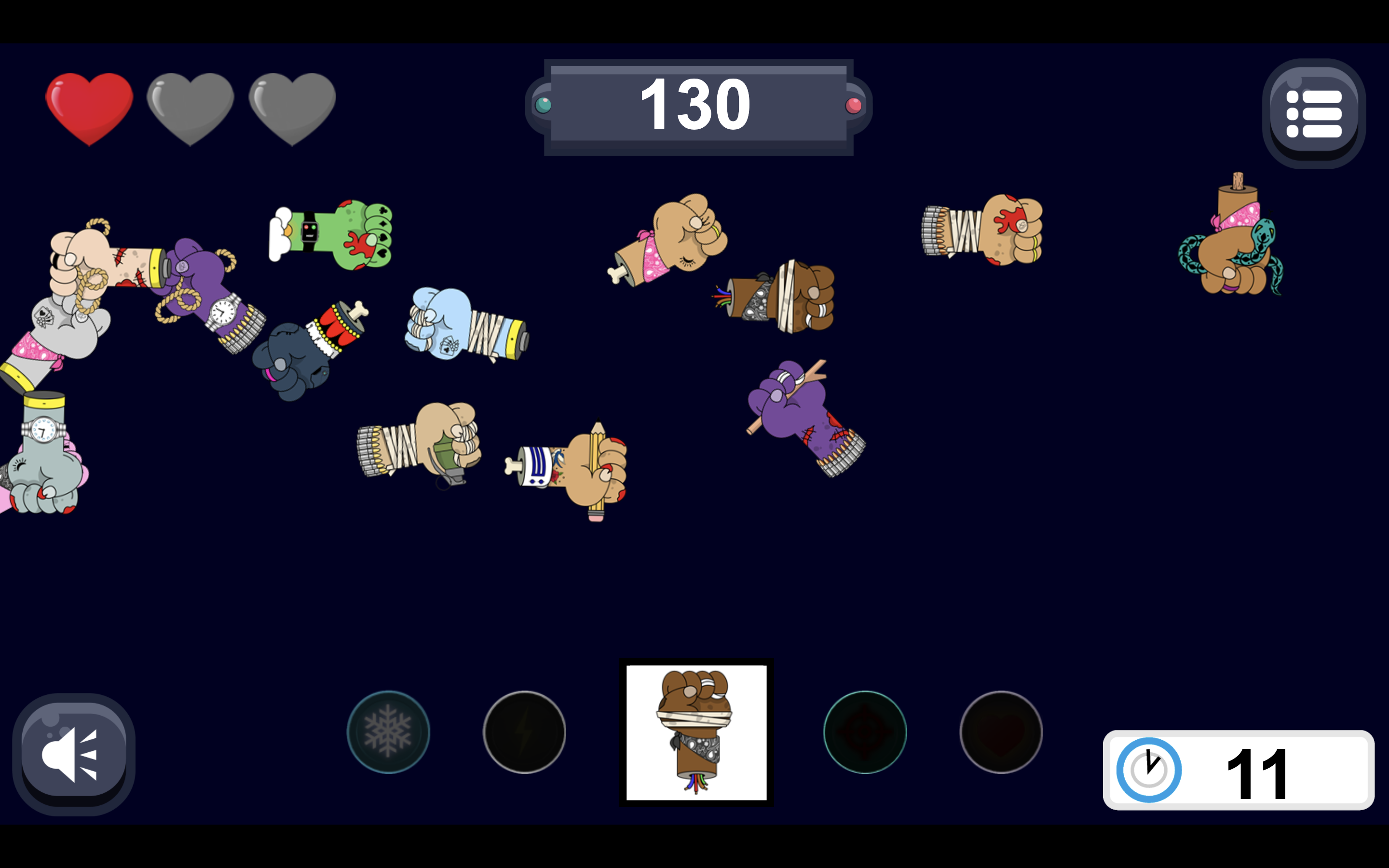Activate the crosshair target power-up

[x=864, y=732]
